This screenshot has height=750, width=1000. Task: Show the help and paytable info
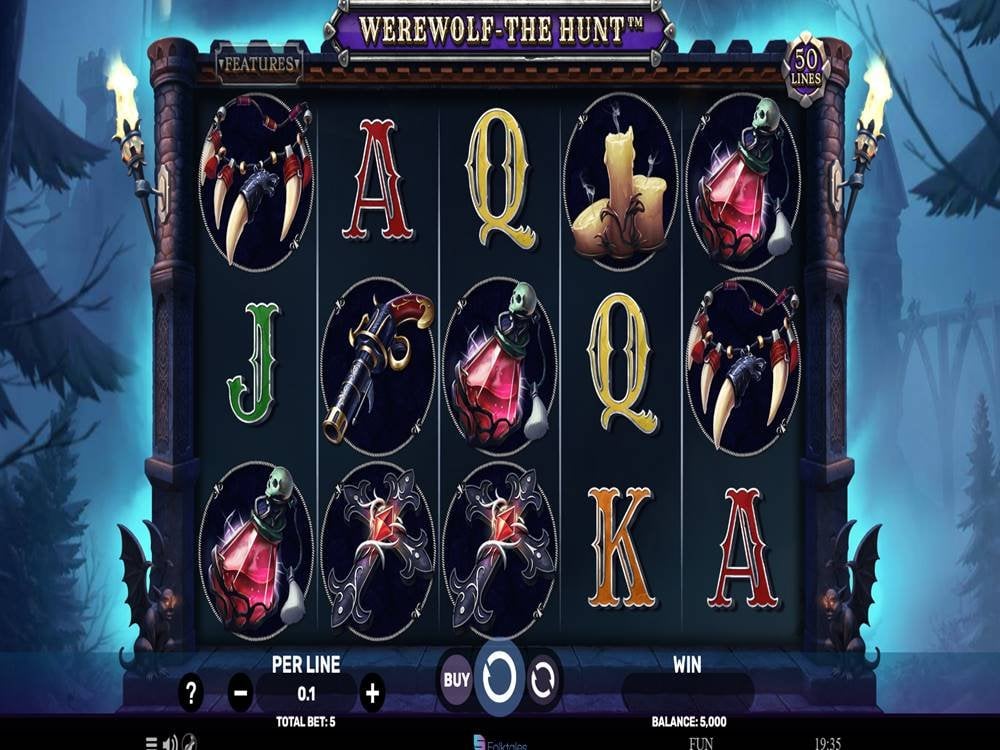(191, 691)
